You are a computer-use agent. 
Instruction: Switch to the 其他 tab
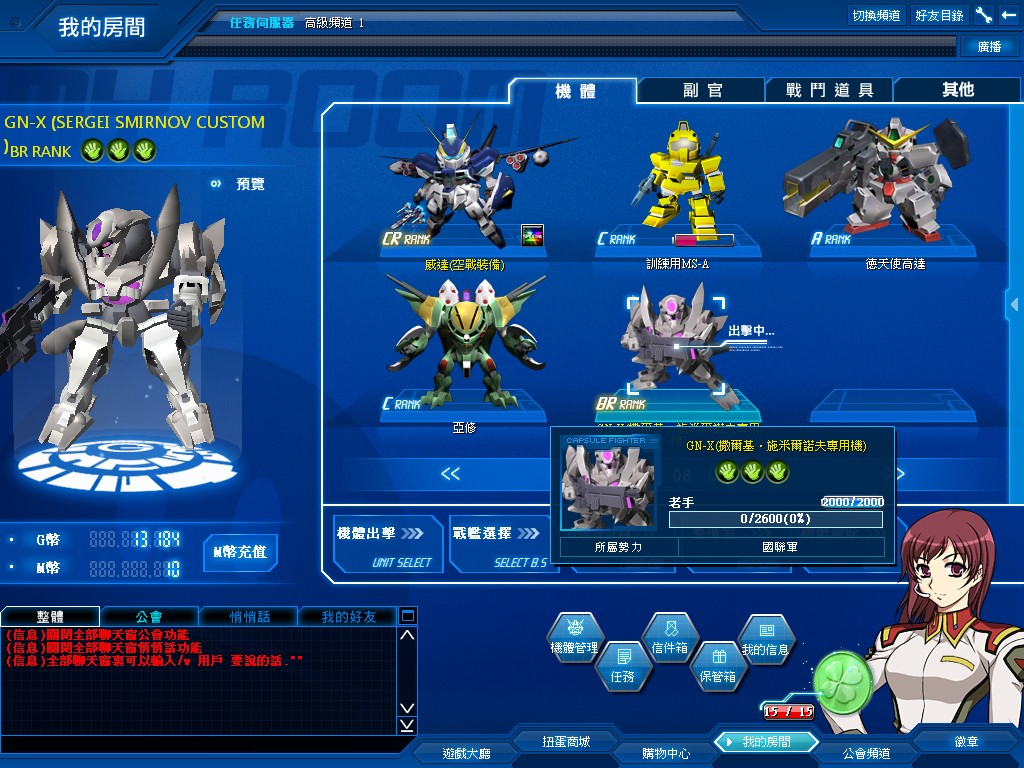(x=957, y=90)
